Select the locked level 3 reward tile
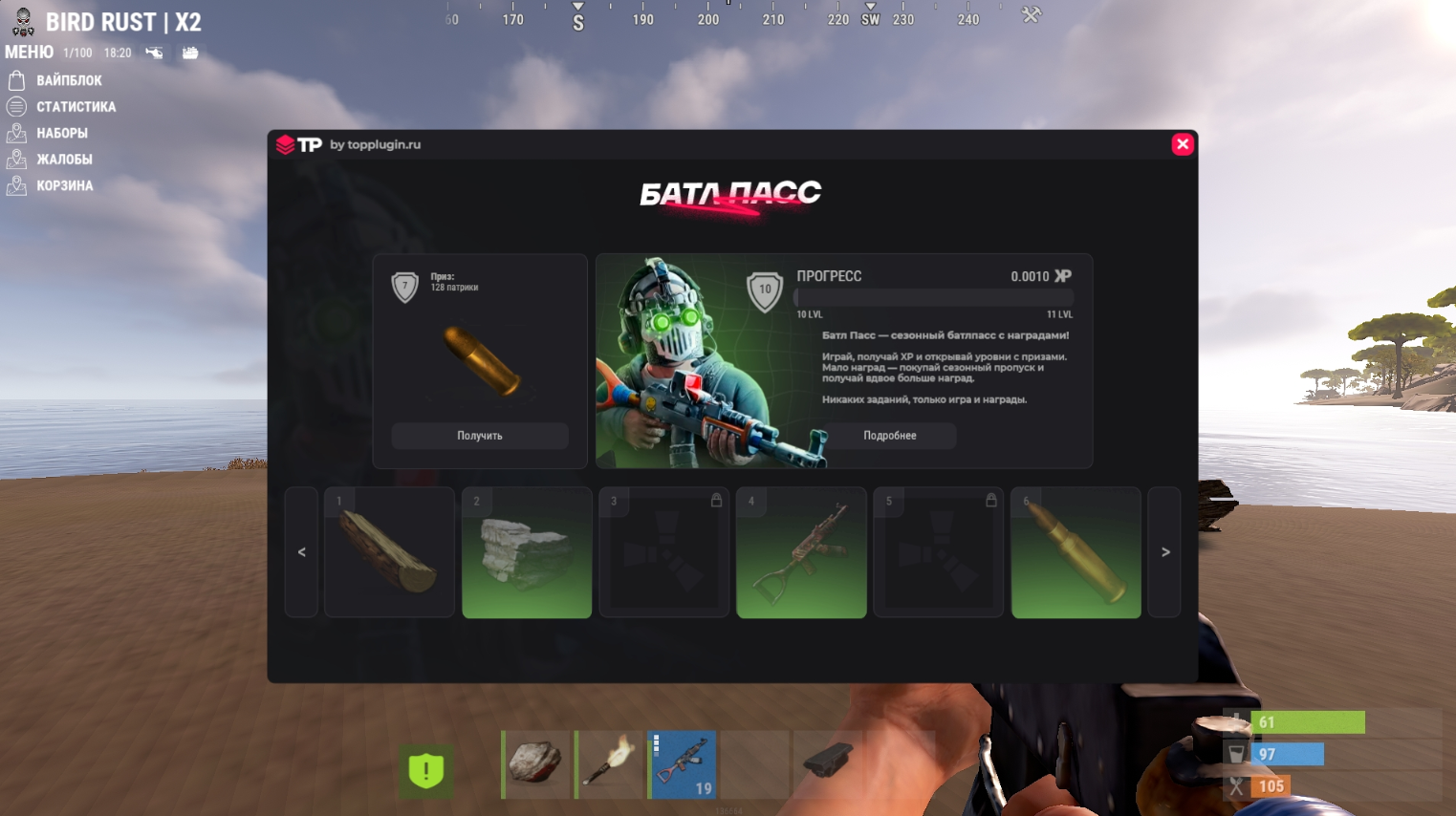 coord(664,552)
